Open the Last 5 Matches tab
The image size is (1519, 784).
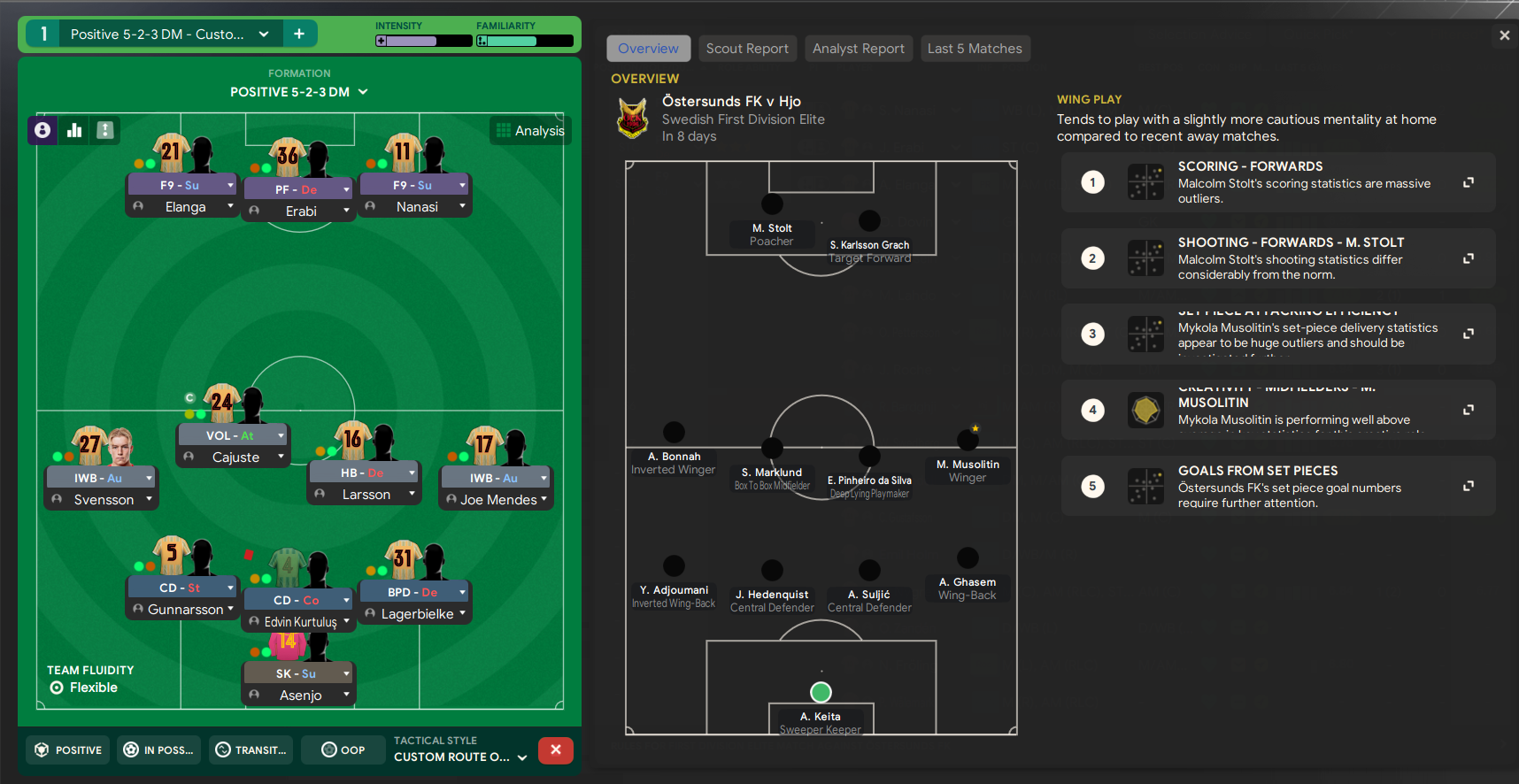coord(975,49)
